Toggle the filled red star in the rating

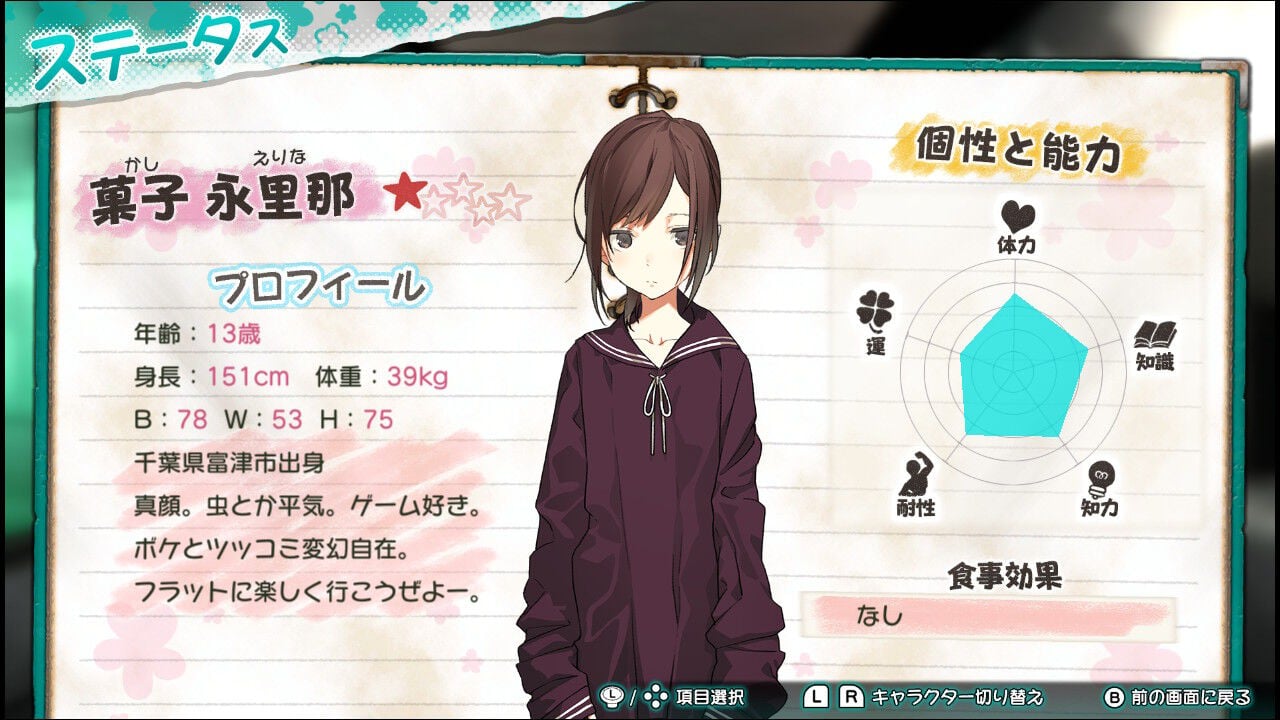point(408,190)
